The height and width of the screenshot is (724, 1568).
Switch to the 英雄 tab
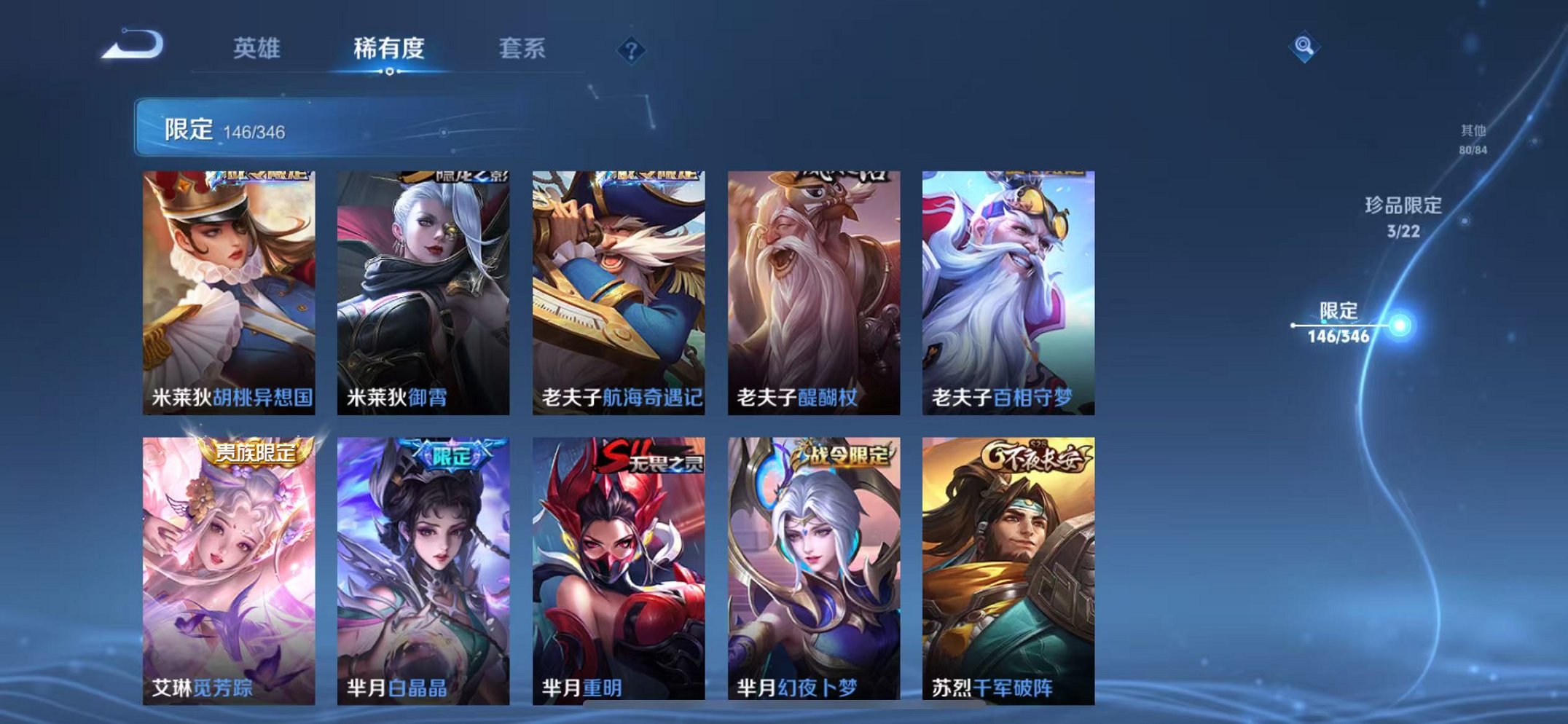point(259,47)
